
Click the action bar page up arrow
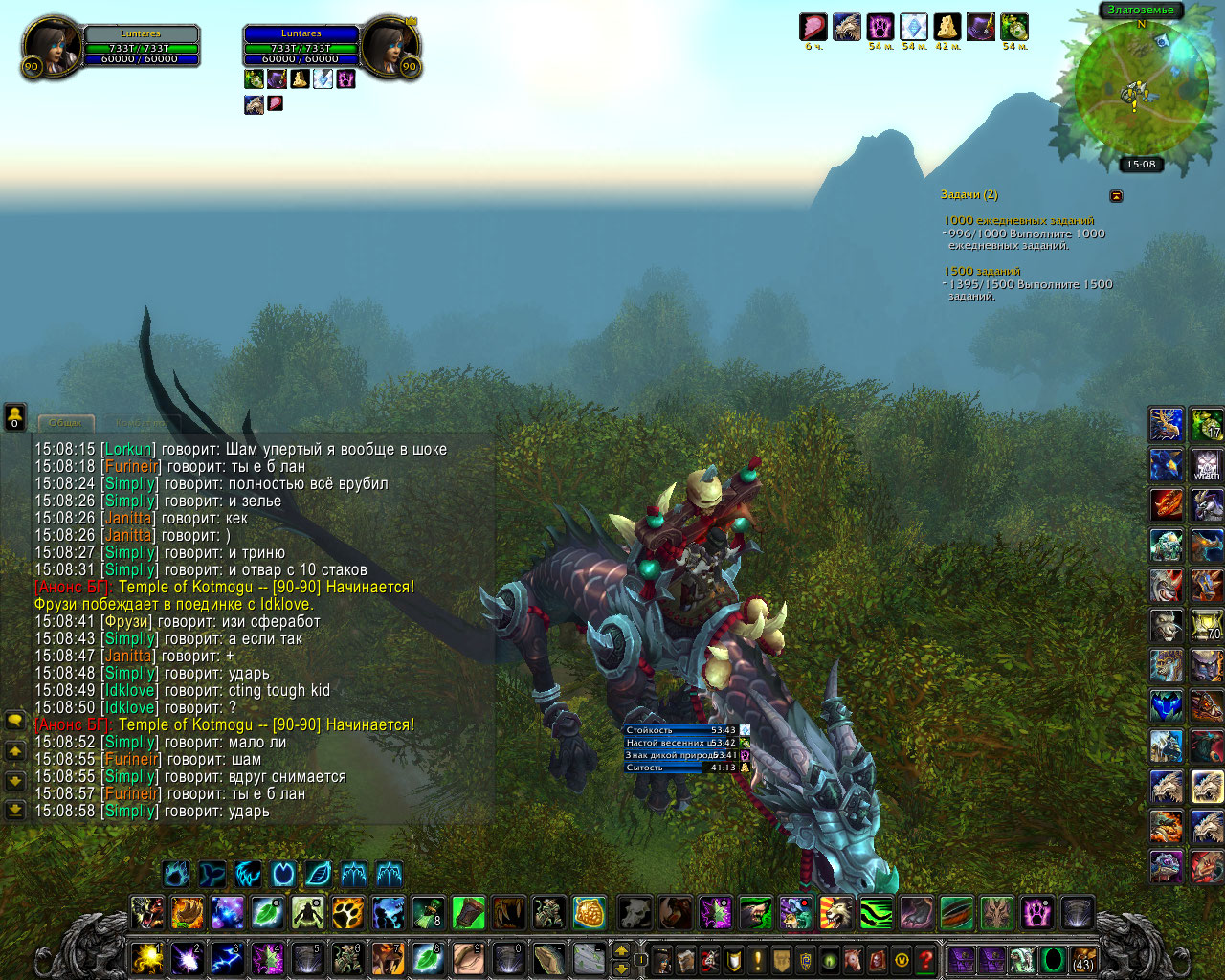(621, 950)
